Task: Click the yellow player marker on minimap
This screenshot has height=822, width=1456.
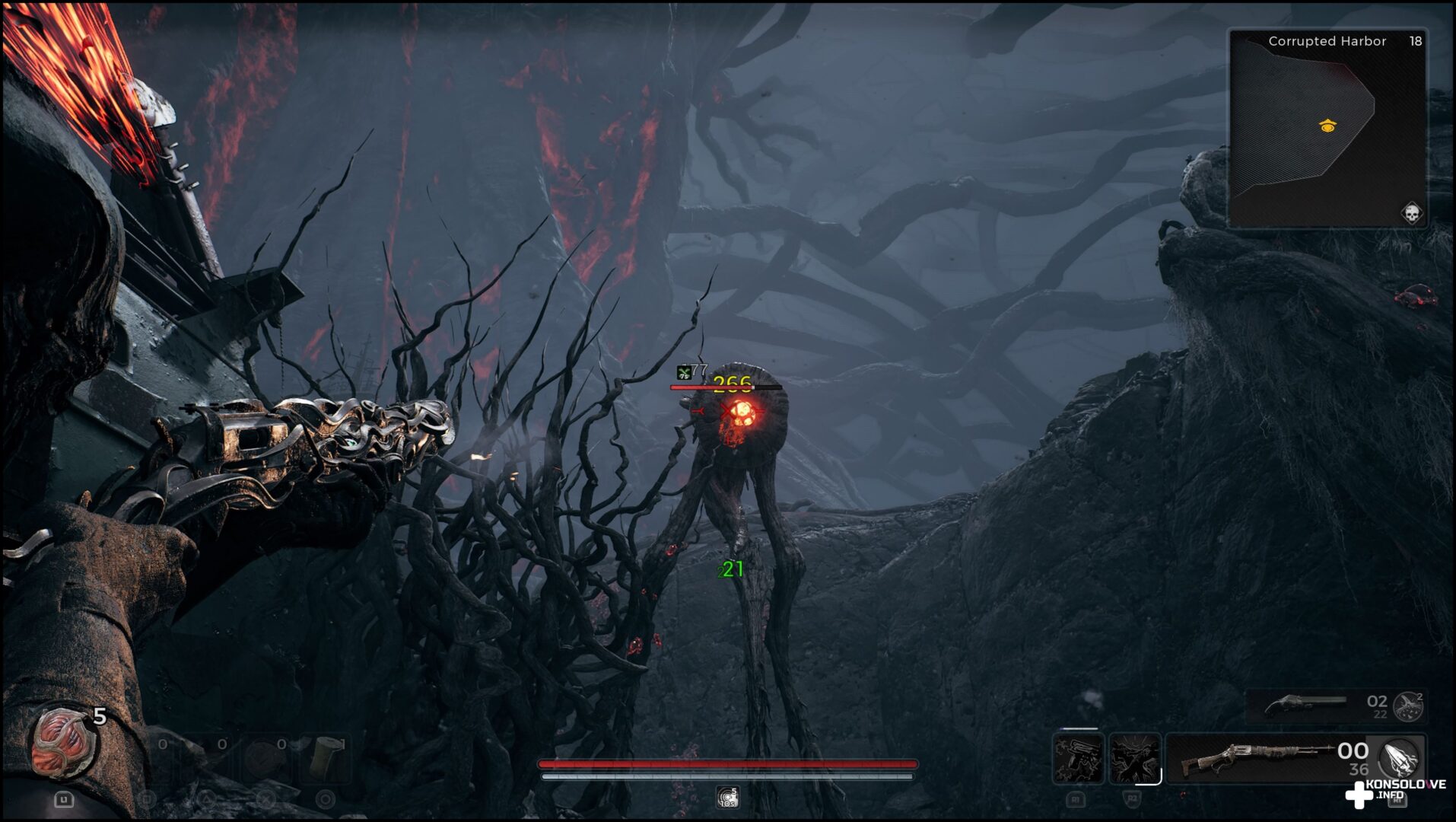Action: (x=1327, y=126)
